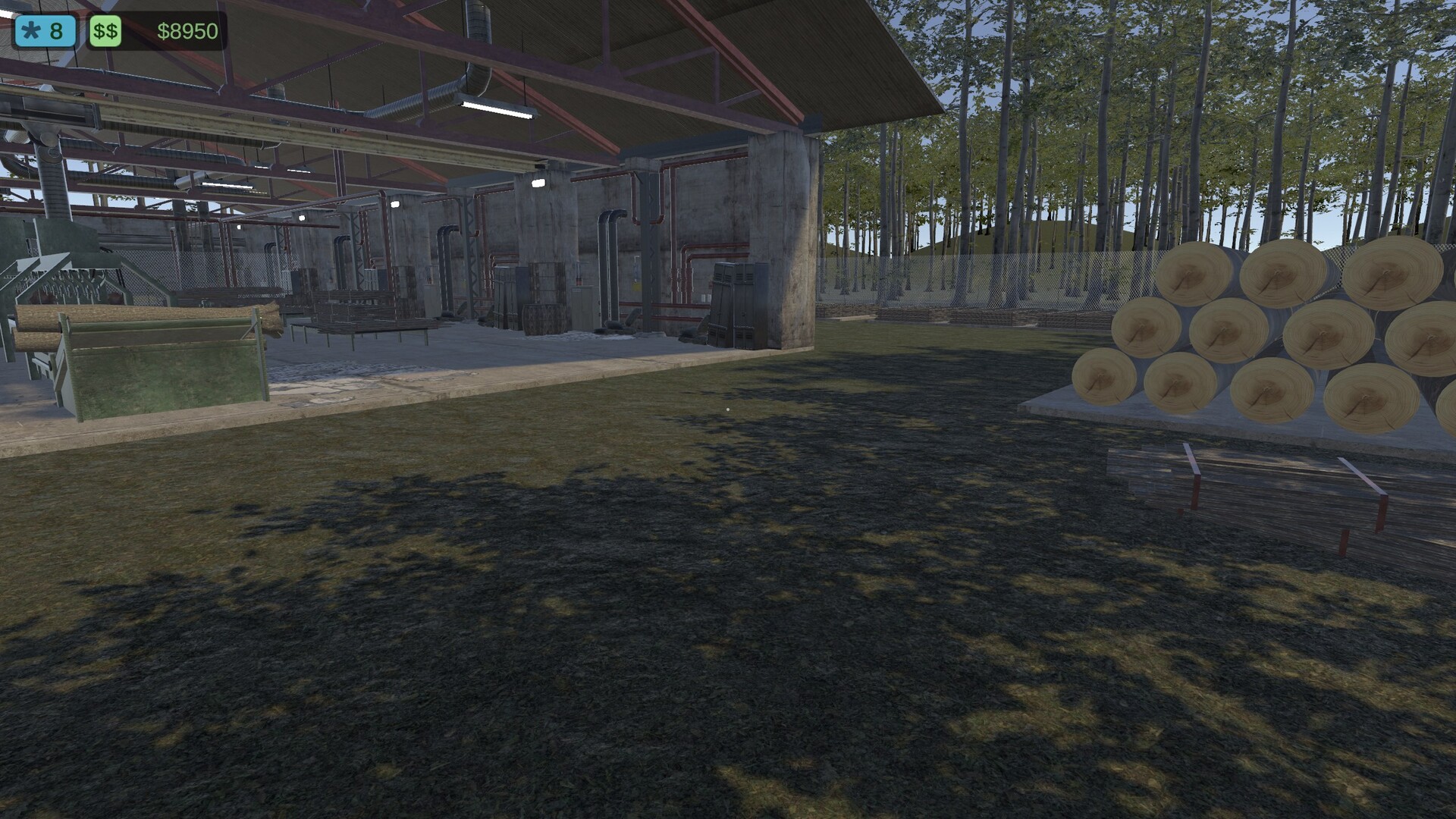
Task: Click the $8950 balance text
Action: pos(187,32)
